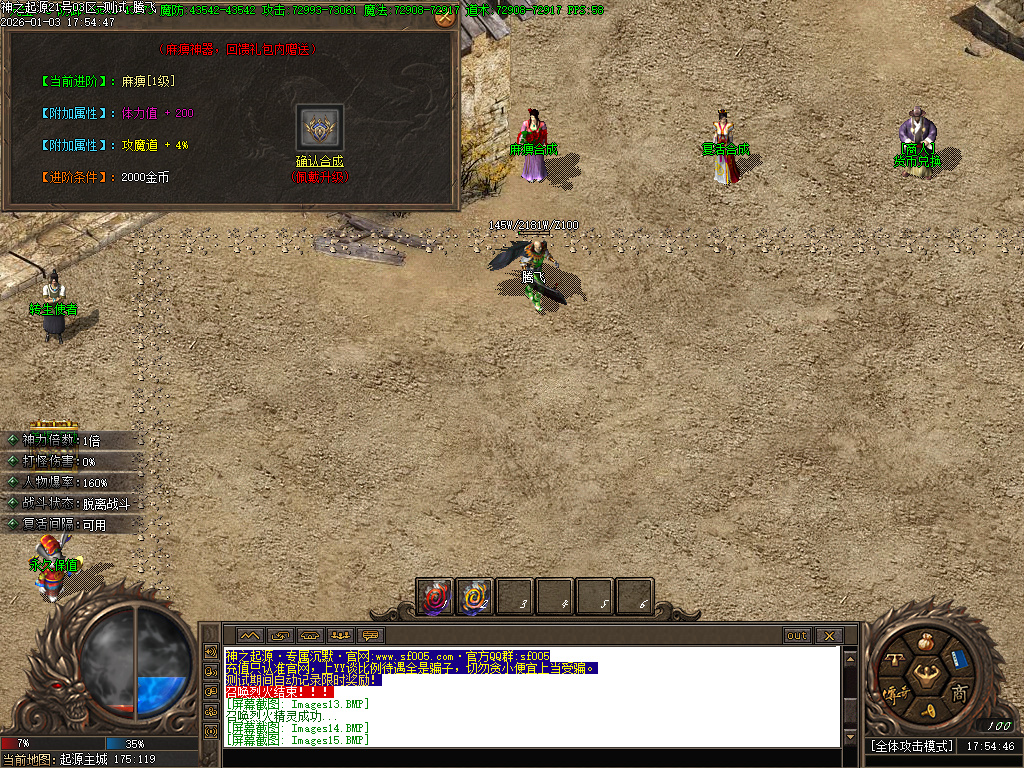This screenshot has width=1024, height=768.
Task: Open the bag pouch icon on the wheel
Action: tap(924, 639)
